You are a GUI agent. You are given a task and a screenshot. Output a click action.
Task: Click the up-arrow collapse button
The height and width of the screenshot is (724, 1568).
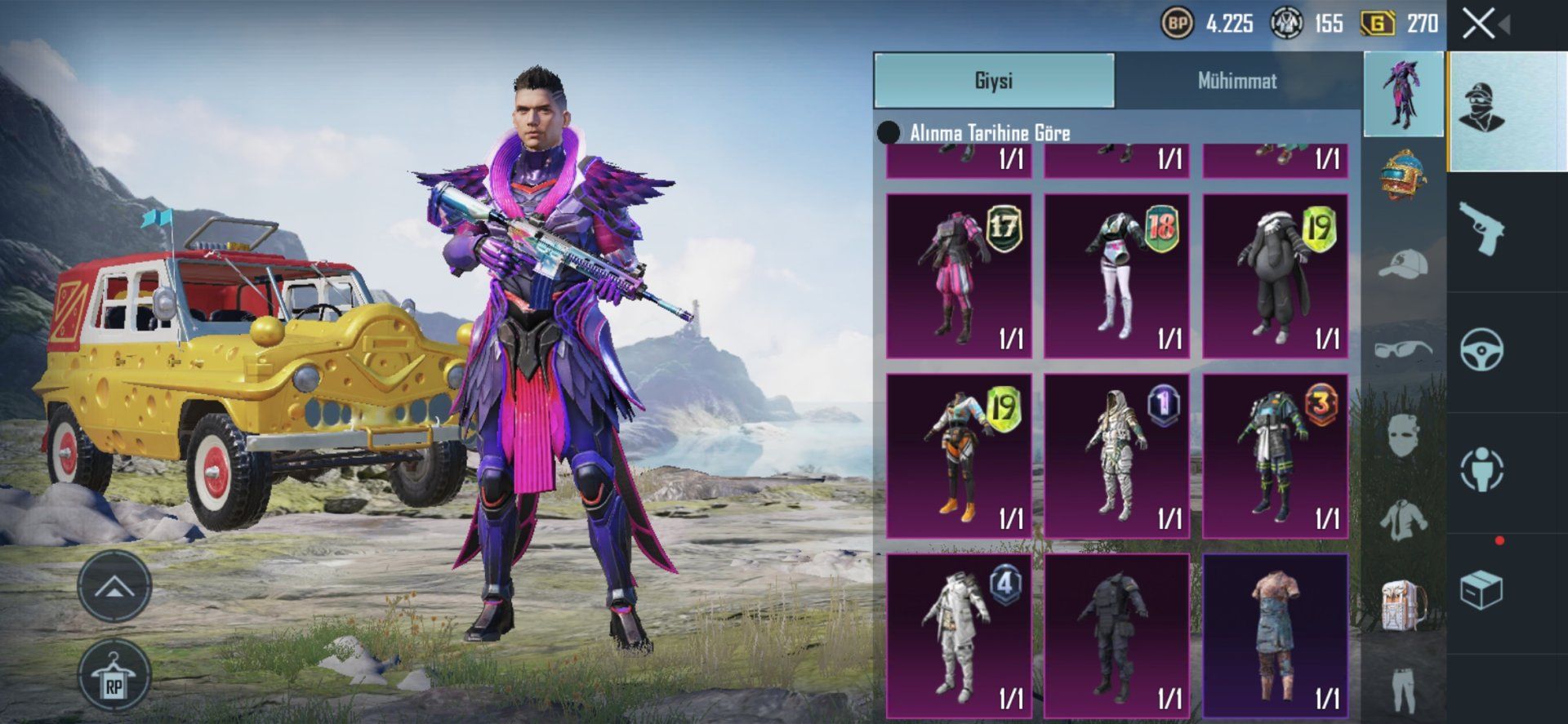coord(114,585)
